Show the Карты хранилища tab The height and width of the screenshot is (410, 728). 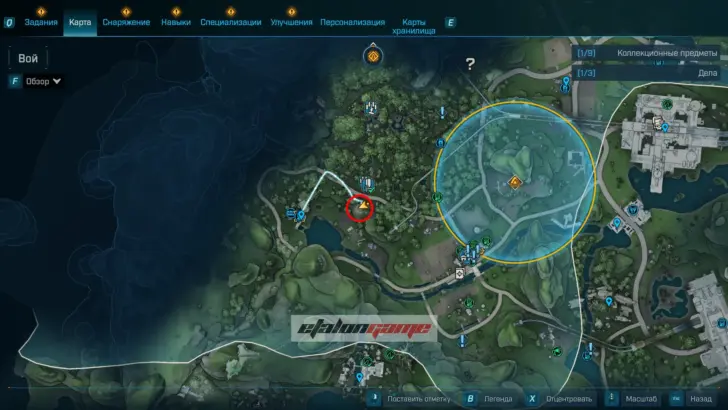point(414,26)
